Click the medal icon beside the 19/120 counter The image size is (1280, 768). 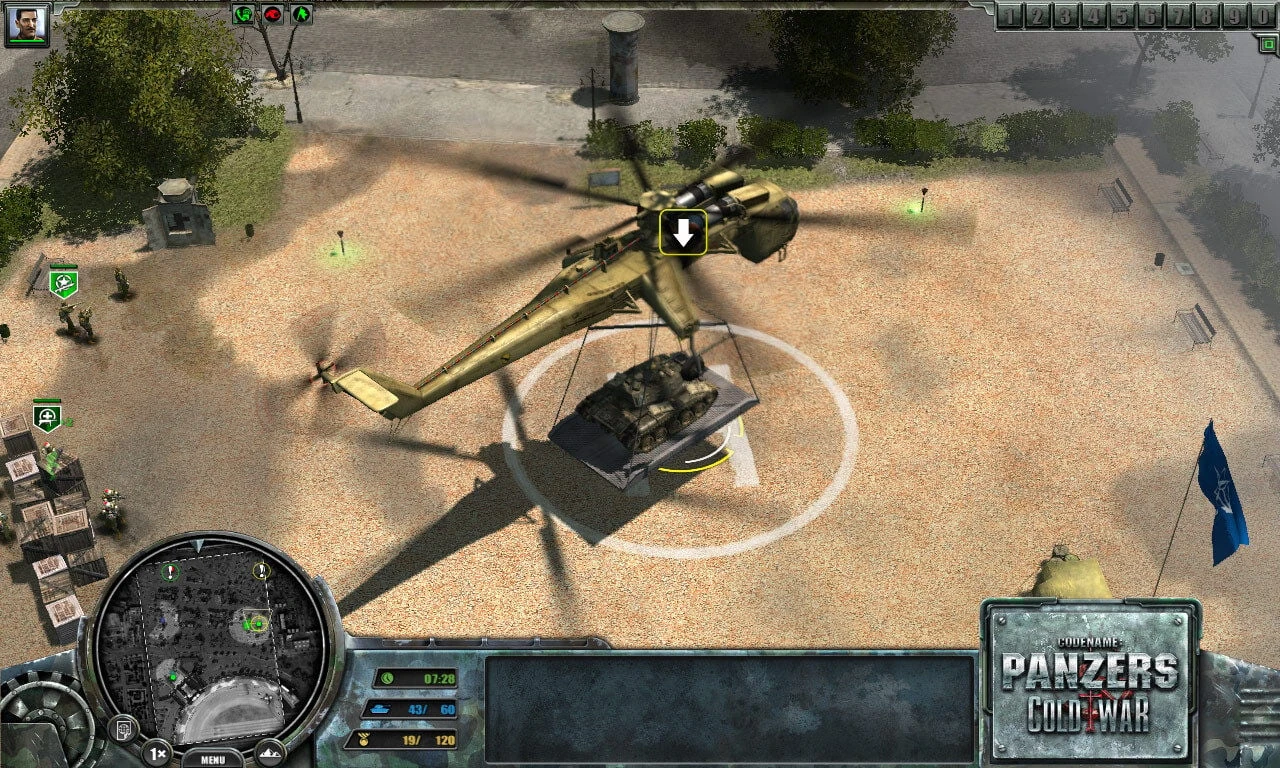[x=362, y=737]
